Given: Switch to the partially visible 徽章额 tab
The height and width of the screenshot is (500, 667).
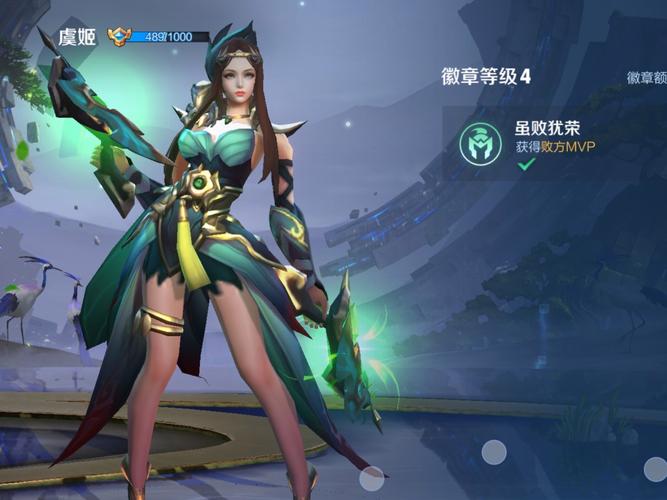Looking at the screenshot, I should pos(647,77).
